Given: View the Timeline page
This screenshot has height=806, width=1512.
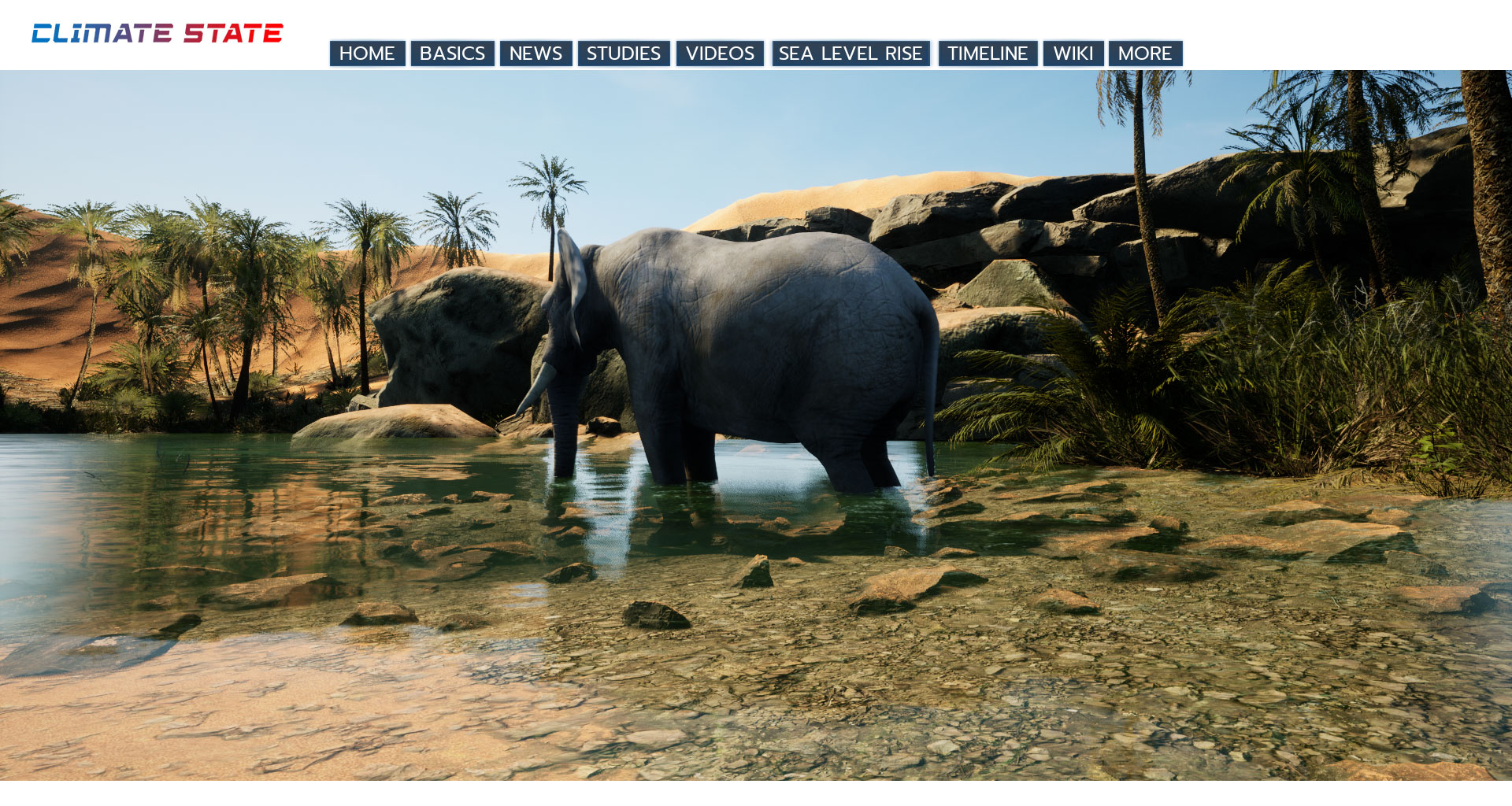Looking at the screenshot, I should point(988,54).
